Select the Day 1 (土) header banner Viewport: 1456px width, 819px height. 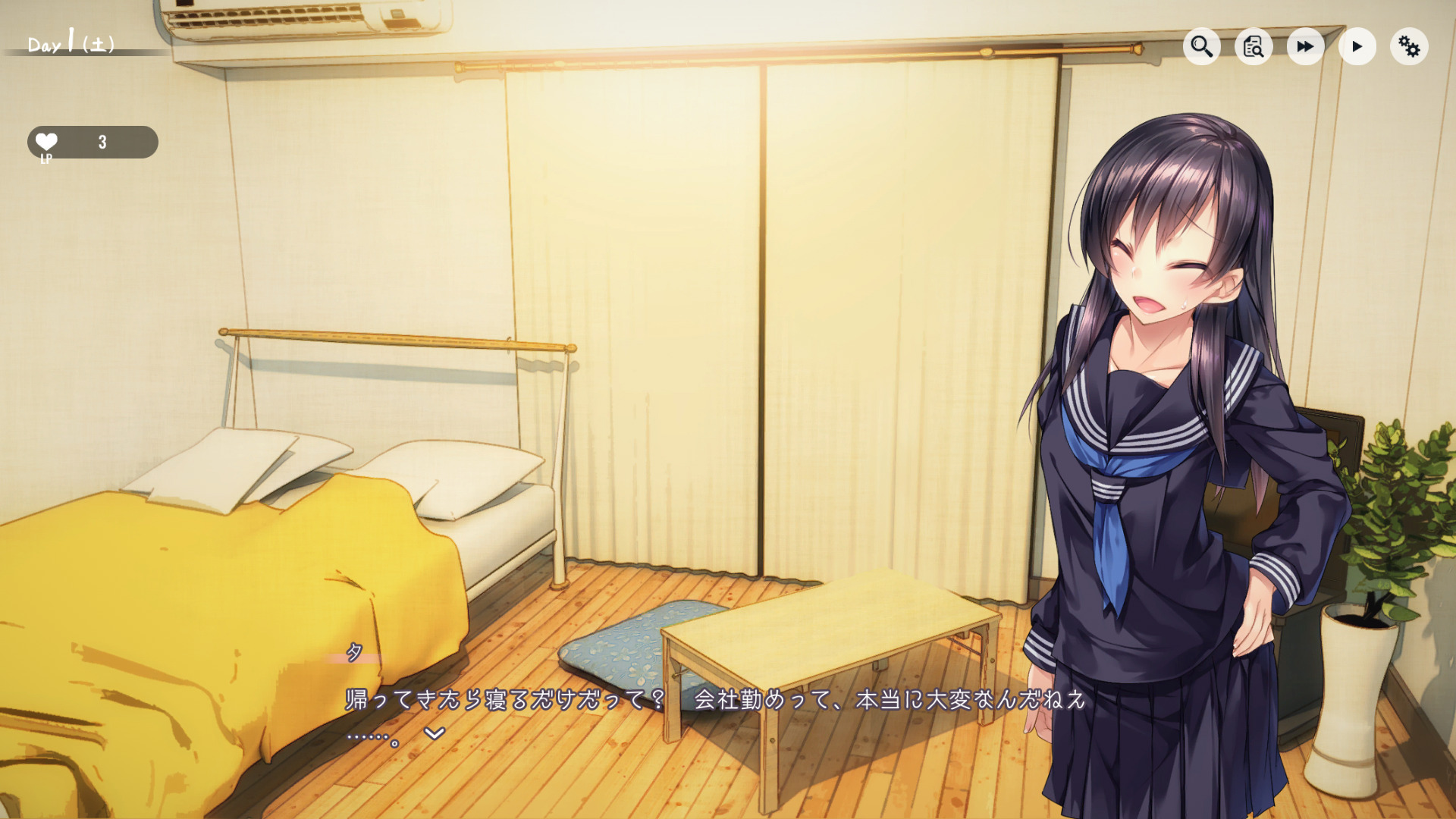pyautogui.click(x=72, y=44)
